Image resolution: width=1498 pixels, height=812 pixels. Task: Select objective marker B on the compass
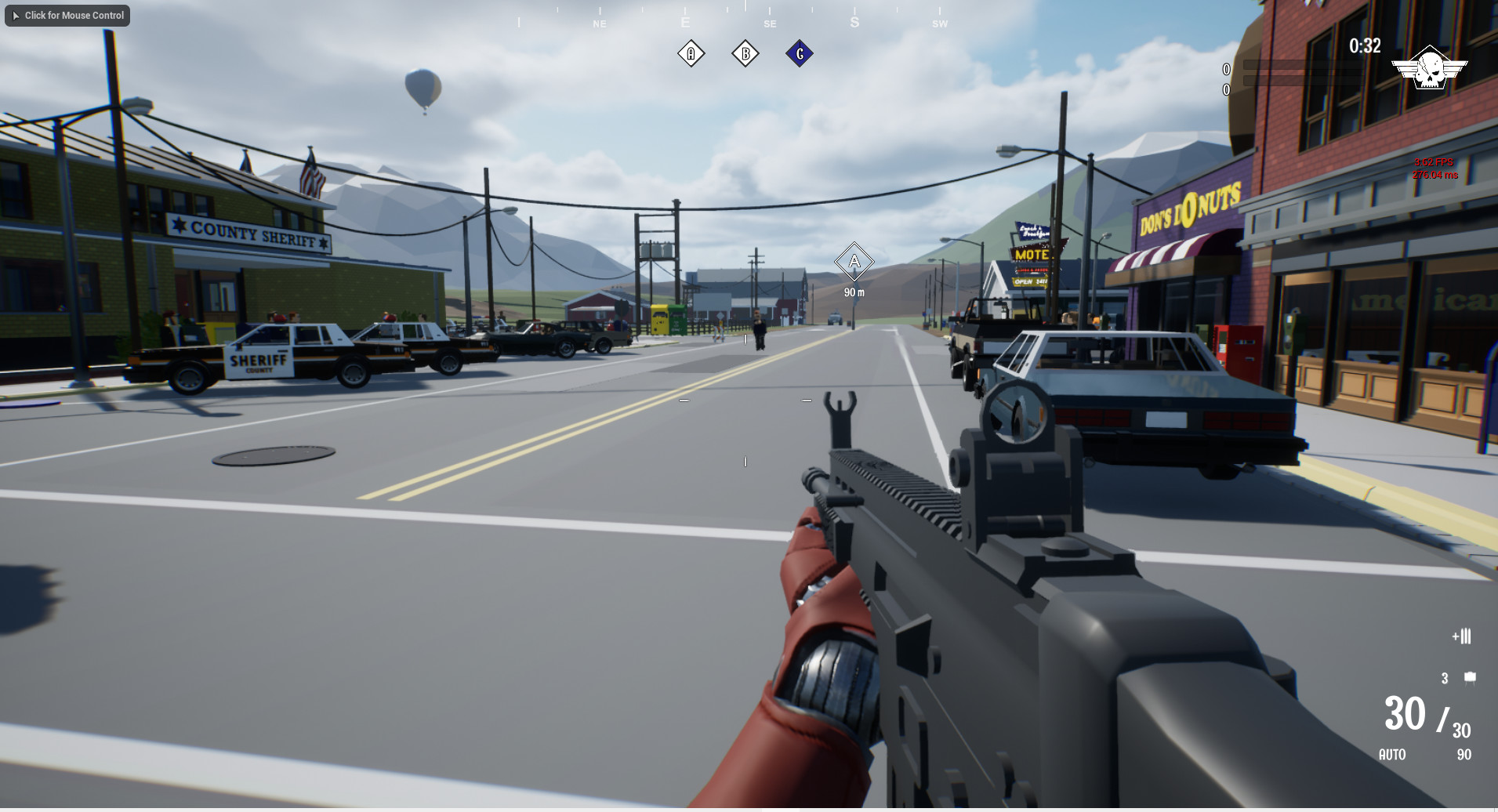pyautogui.click(x=745, y=53)
